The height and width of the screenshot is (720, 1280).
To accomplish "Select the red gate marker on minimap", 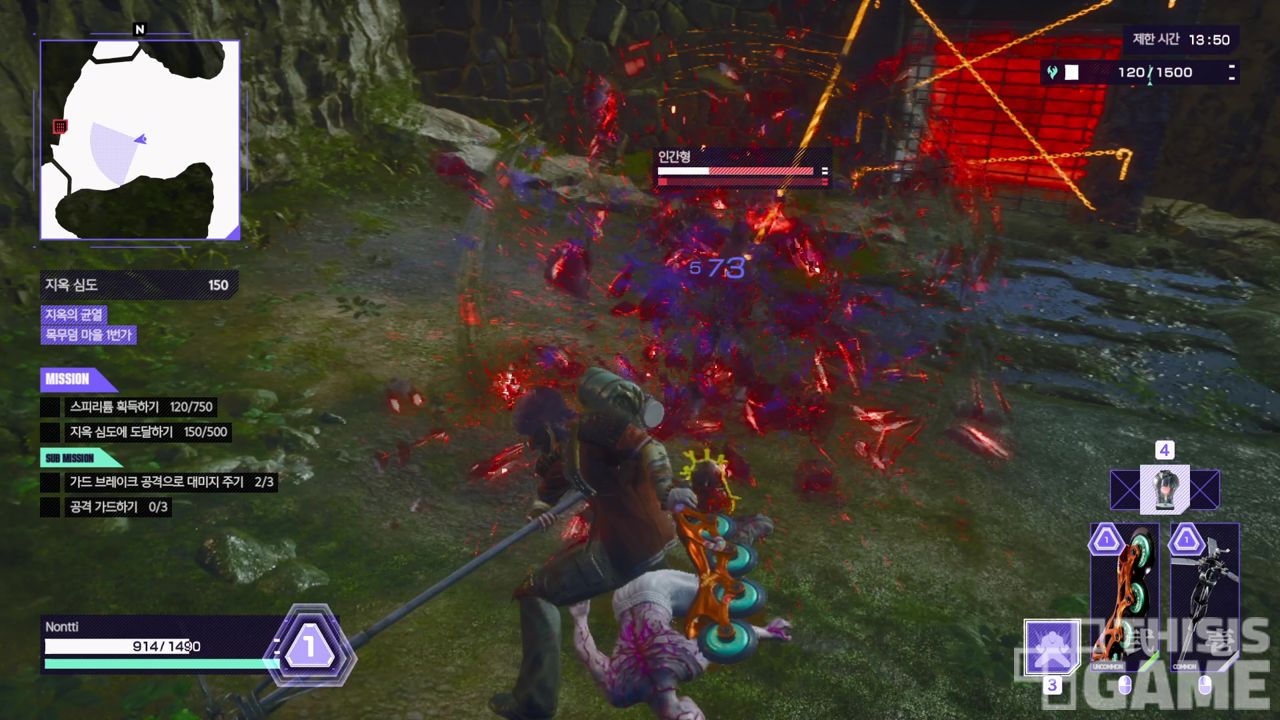I will click(60, 126).
